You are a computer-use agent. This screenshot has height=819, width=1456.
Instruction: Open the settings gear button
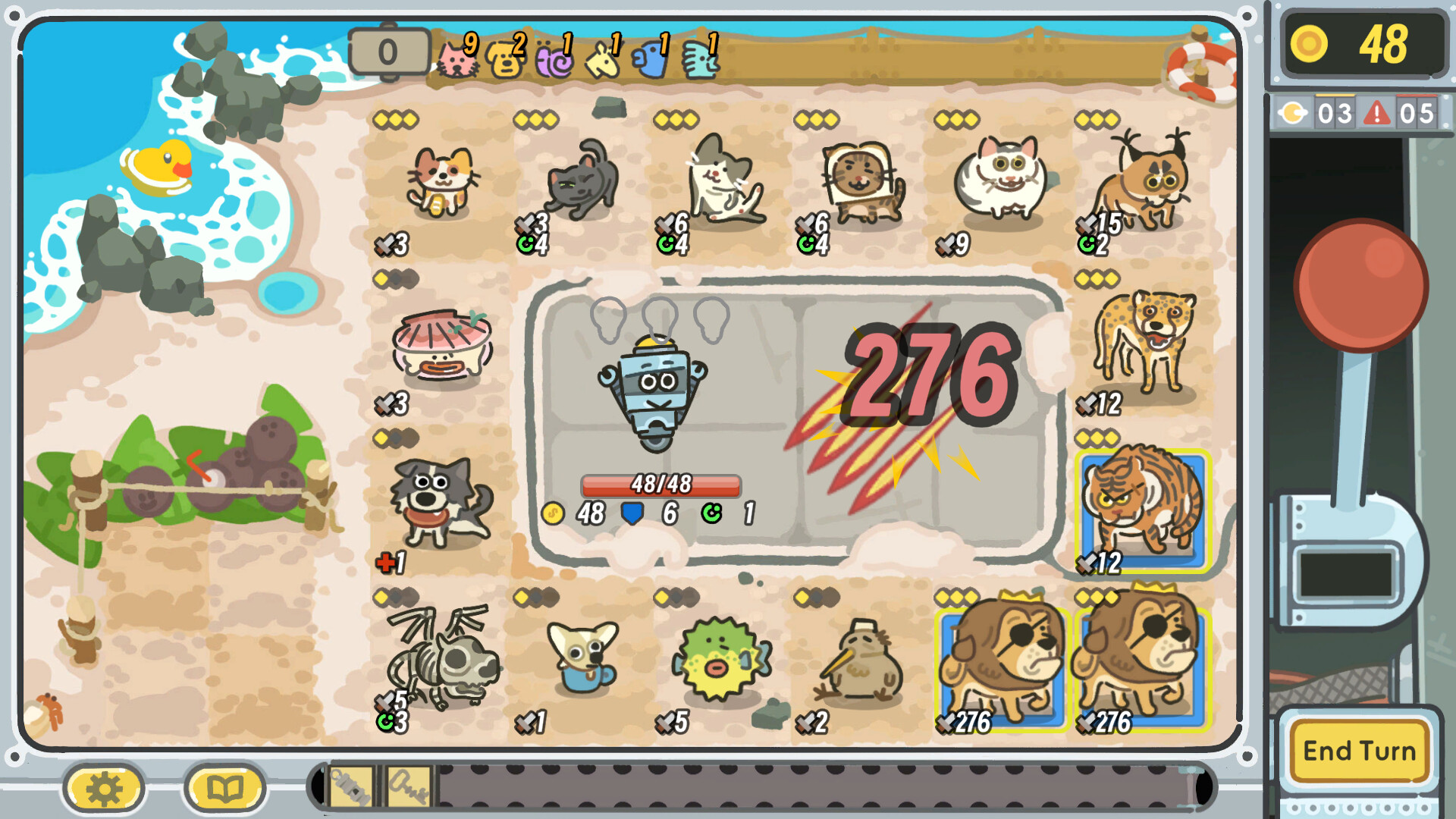pos(103,787)
